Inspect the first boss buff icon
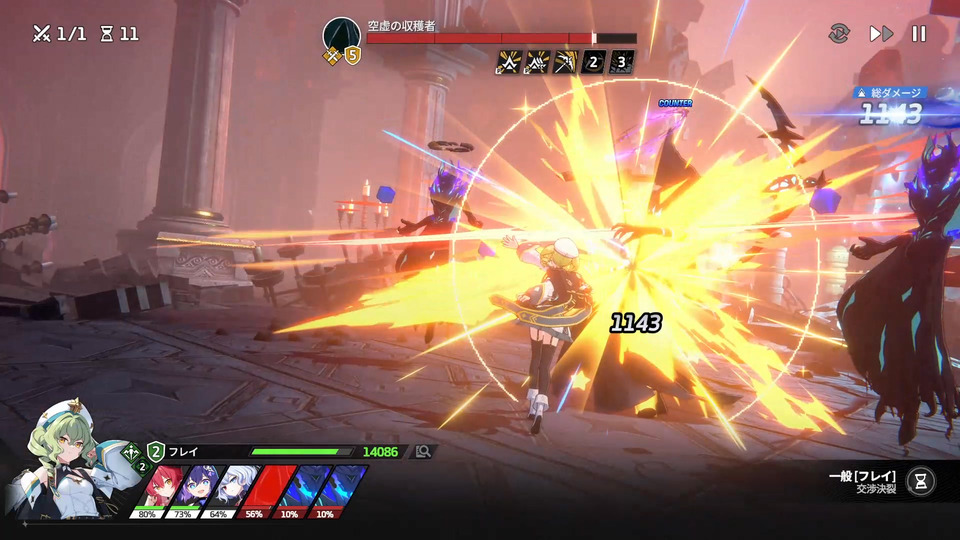 coord(508,63)
